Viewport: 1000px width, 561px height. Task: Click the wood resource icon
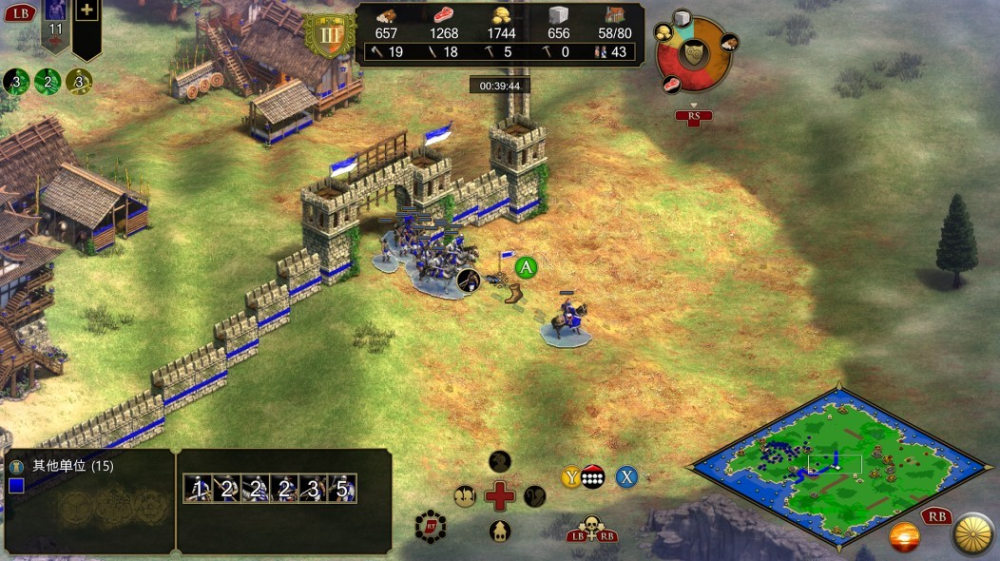click(386, 15)
